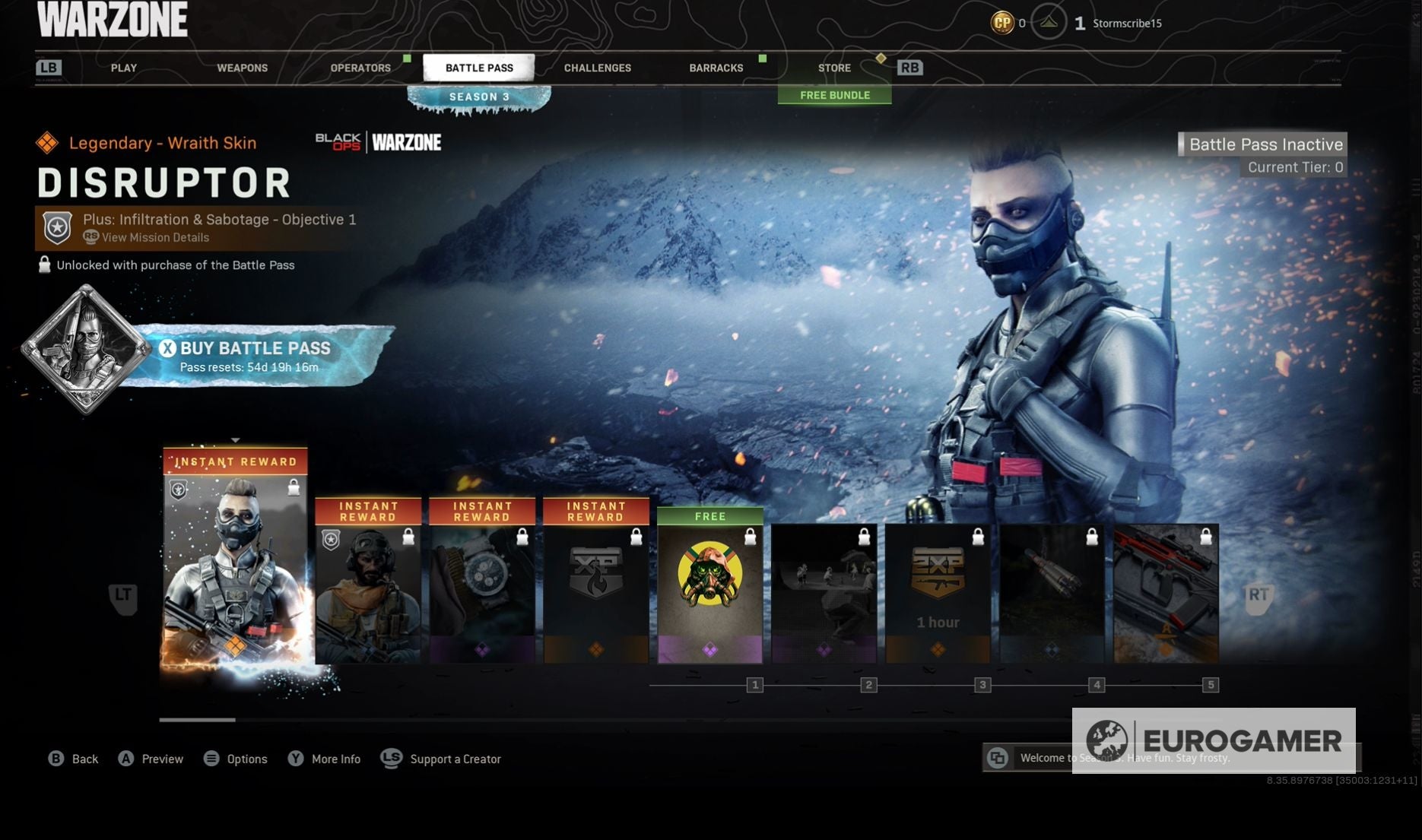Click the LB shoulder button indicator
The image size is (1422, 840).
click(x=49, y=68)
